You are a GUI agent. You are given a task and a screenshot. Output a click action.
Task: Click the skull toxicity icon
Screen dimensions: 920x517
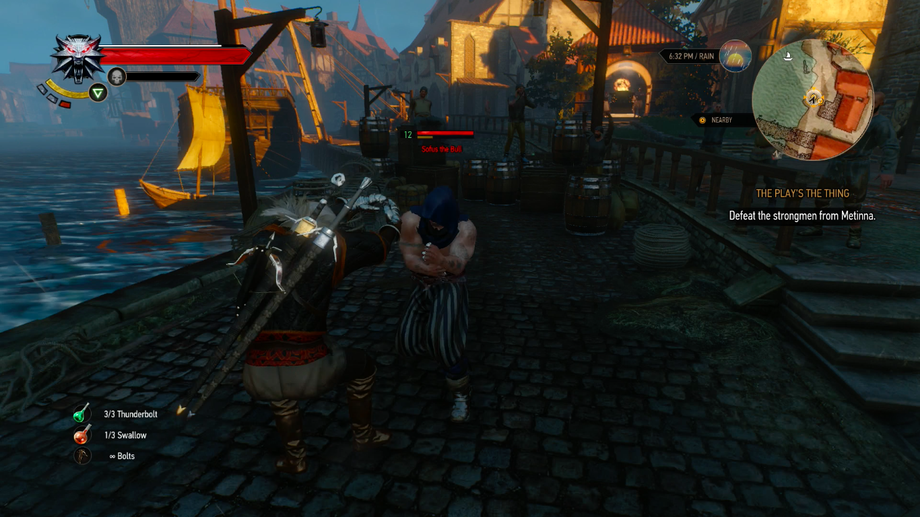point(117,76)
